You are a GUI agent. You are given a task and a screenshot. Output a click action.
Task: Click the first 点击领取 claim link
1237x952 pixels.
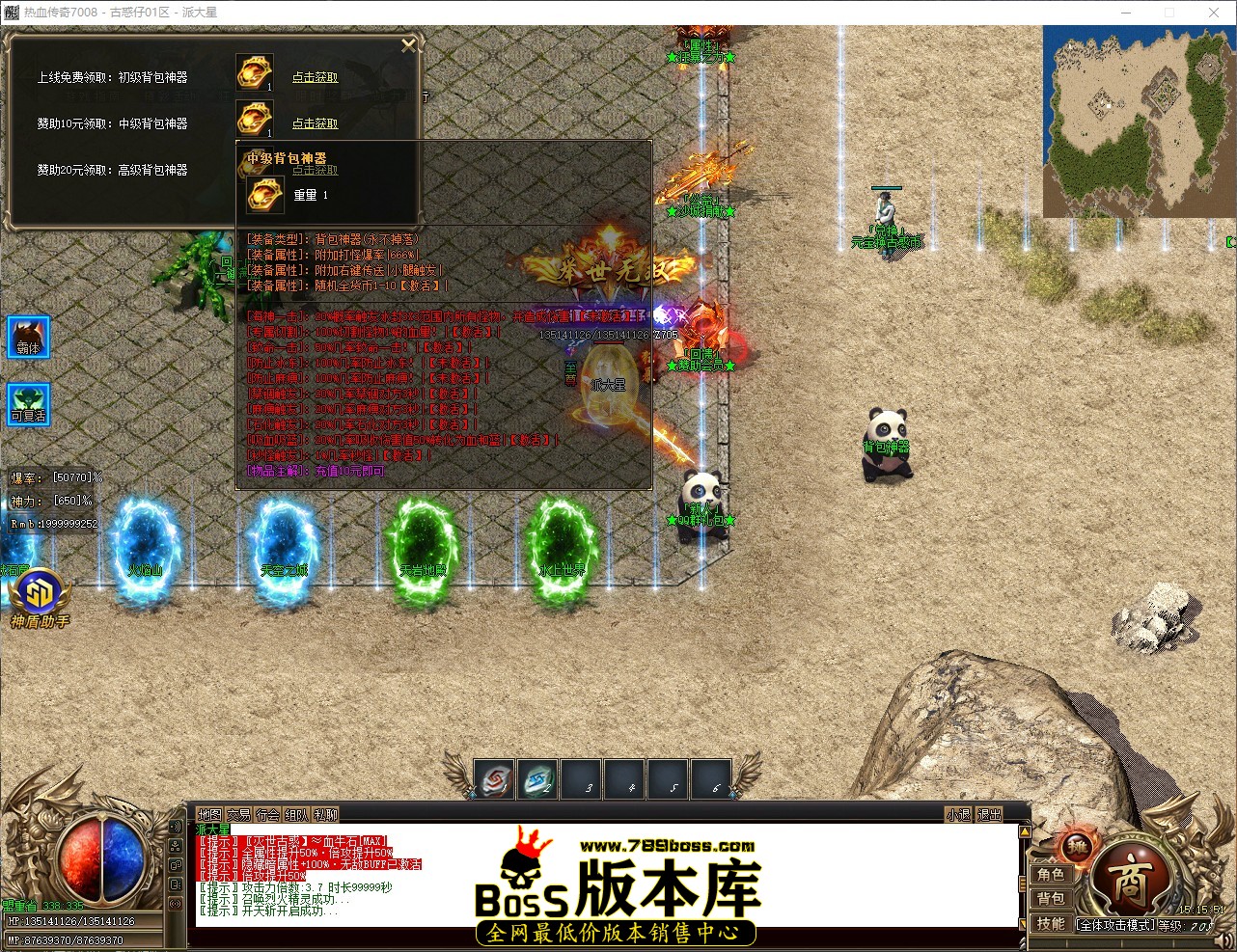pyautogui.click(x=315, y=77)
